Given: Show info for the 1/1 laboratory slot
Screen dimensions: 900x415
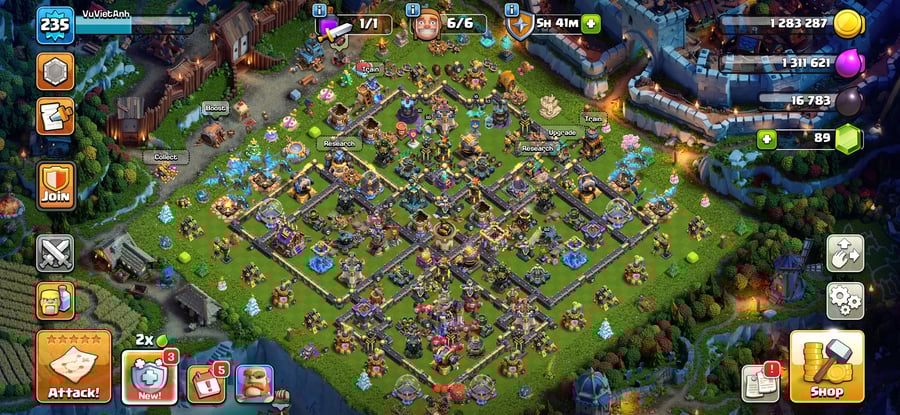Looking at the screenshot, I should click(x=320, y=10).
